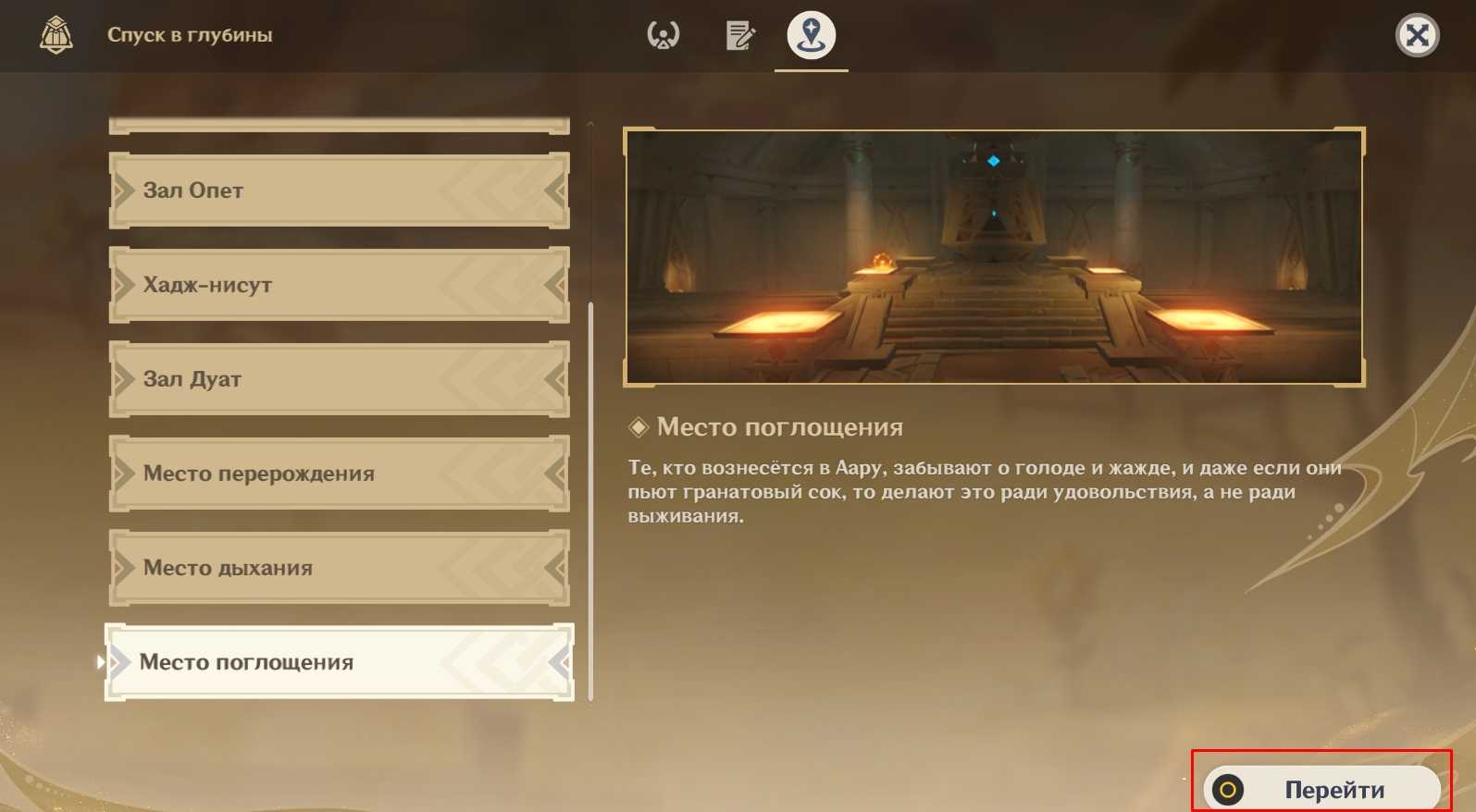Open the first tab with circular emblem
Viewport: 1476px width, 812px height.
click(x=663, y=36)
